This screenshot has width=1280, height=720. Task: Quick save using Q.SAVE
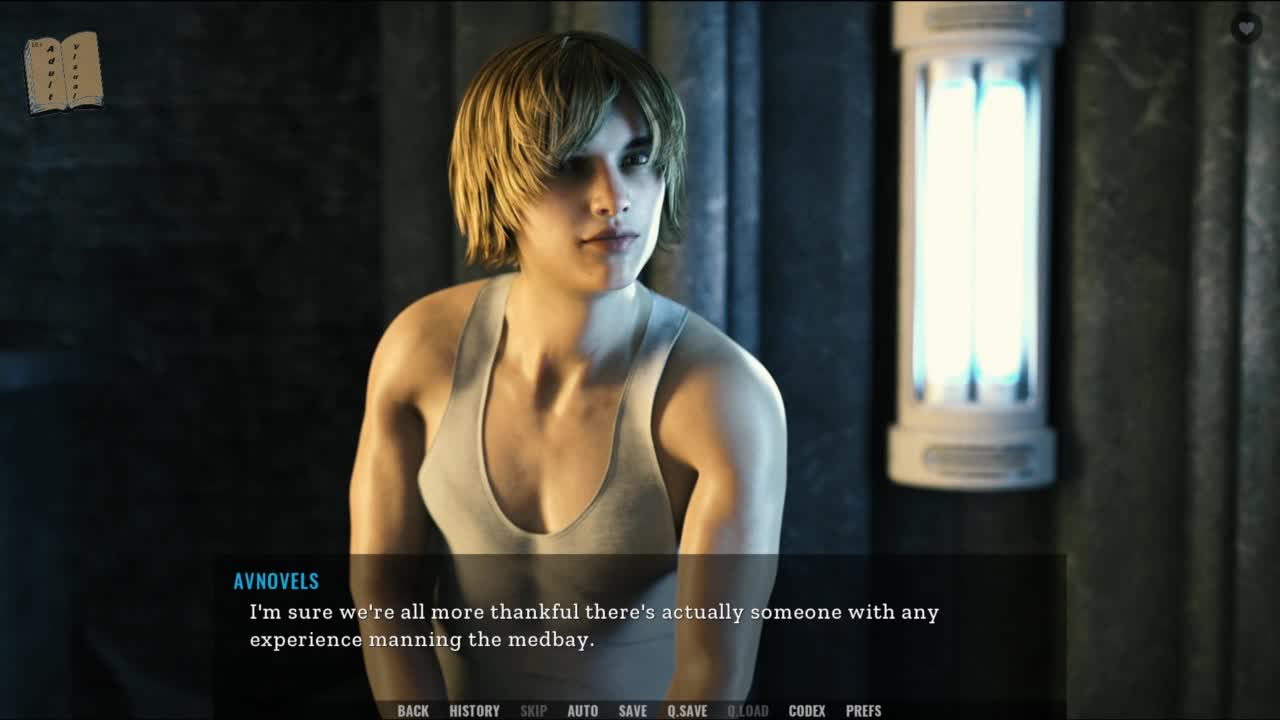[x=687, y=711]
